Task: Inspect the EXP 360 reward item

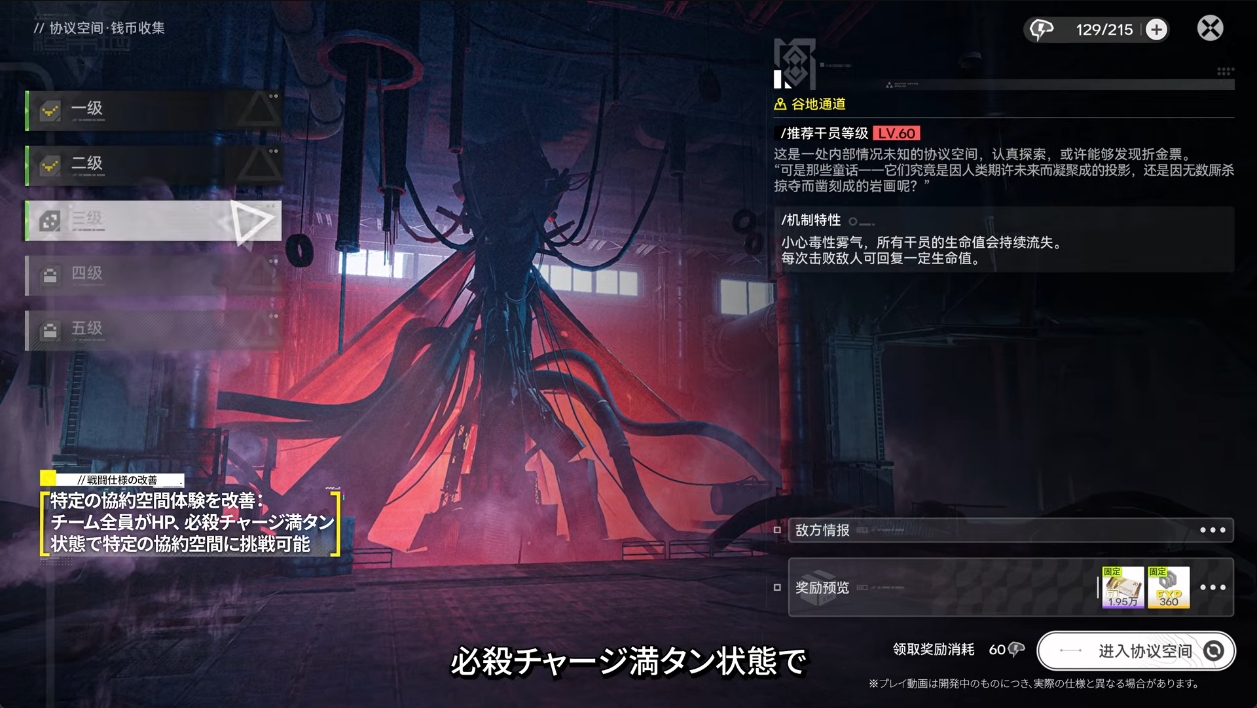Action: tap(1169, 588)
